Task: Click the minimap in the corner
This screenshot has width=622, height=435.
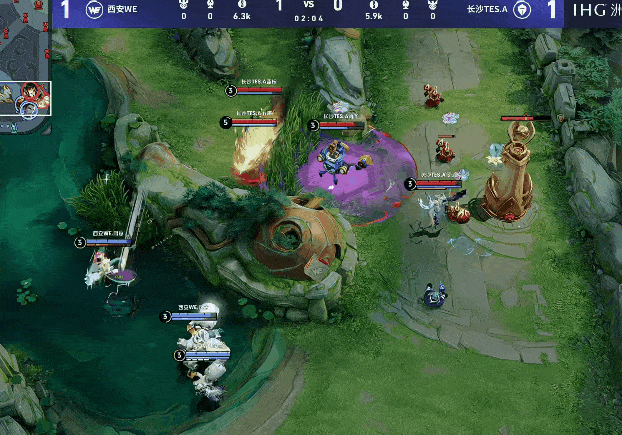Action: tap(24, 58)
